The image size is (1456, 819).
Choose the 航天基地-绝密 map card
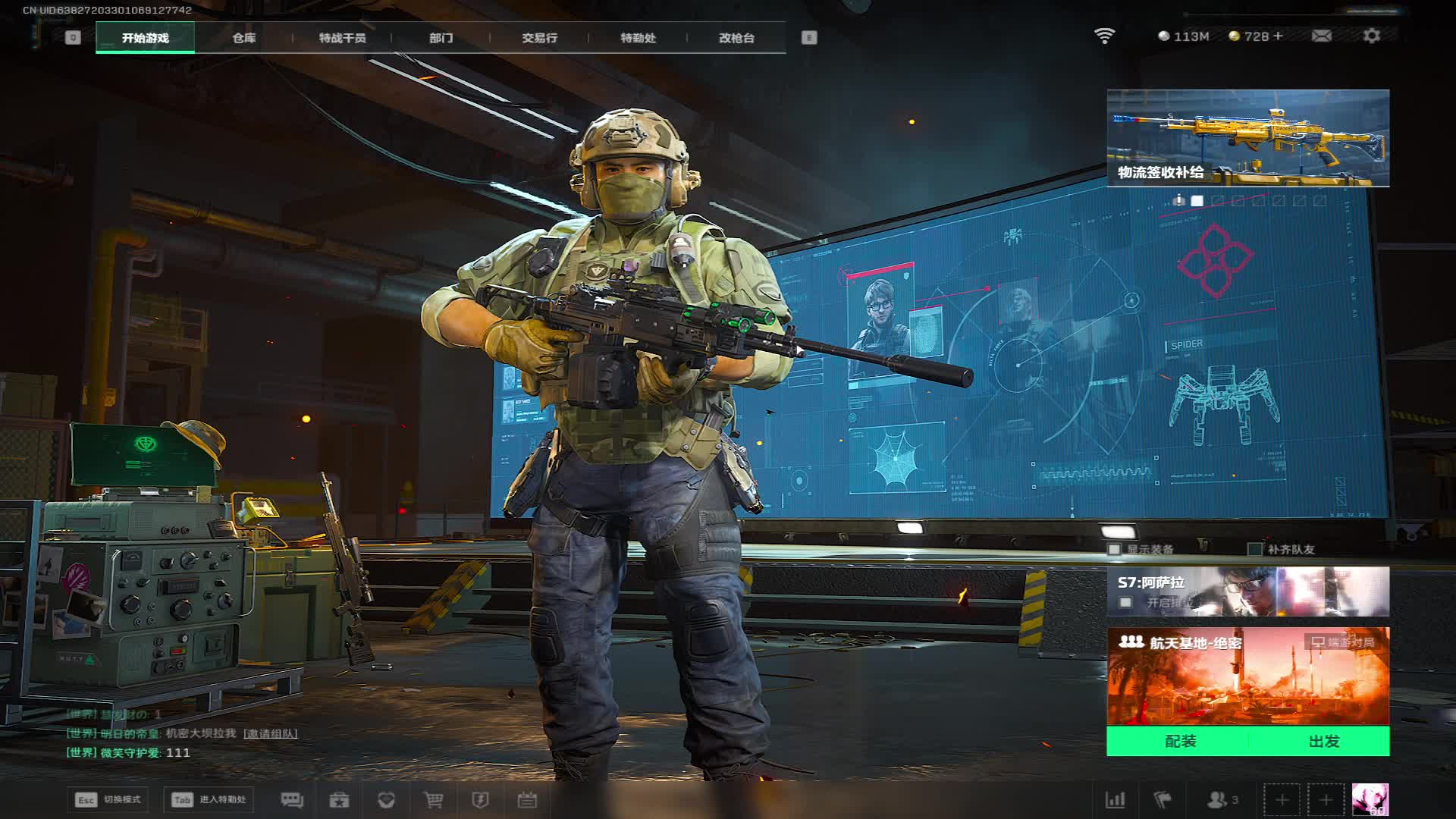click(1247, 676)
